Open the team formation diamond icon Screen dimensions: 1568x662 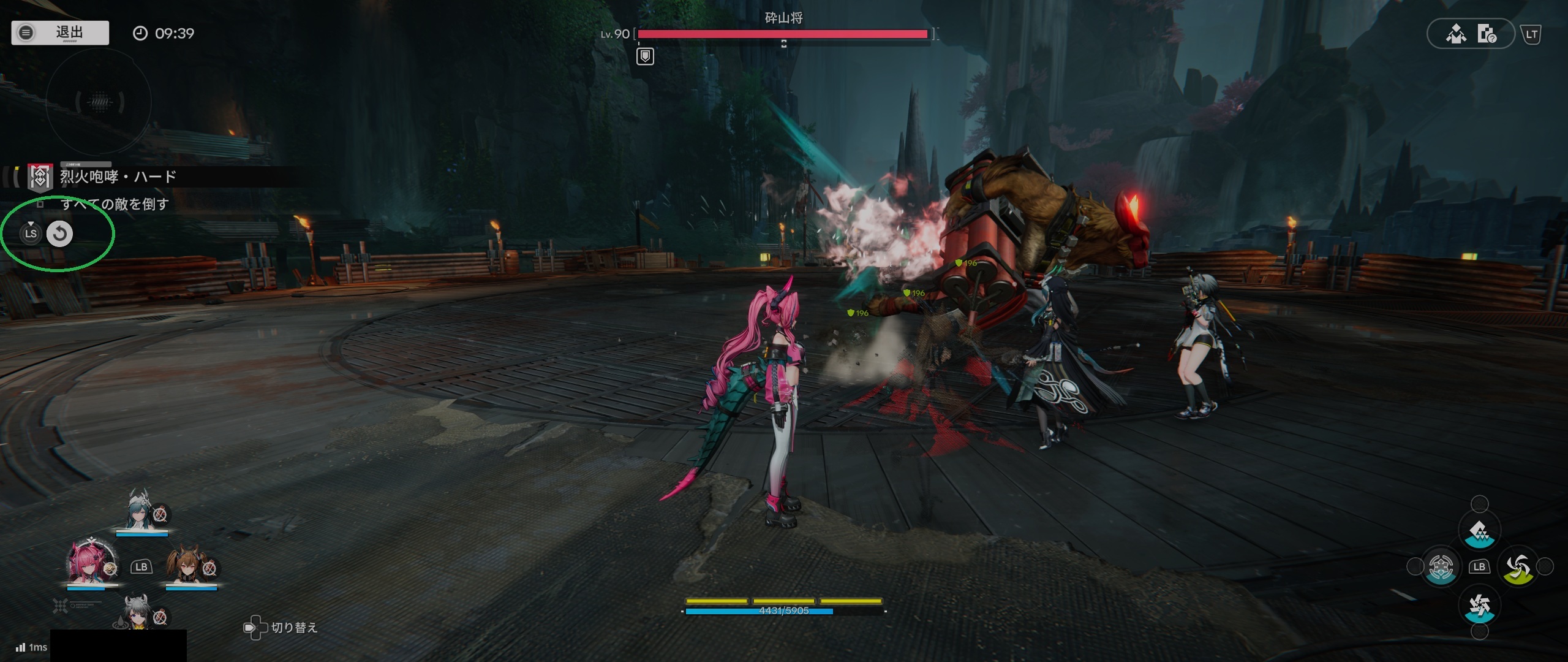1456,34
